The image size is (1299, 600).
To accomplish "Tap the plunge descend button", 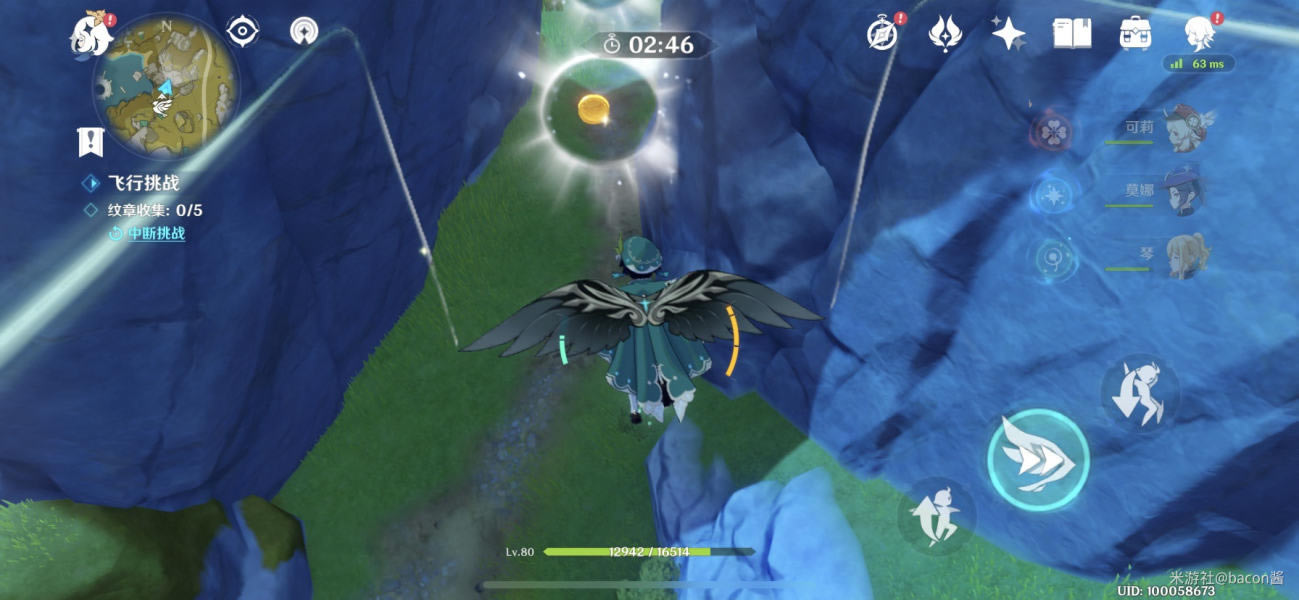I will click(1140, 393).
